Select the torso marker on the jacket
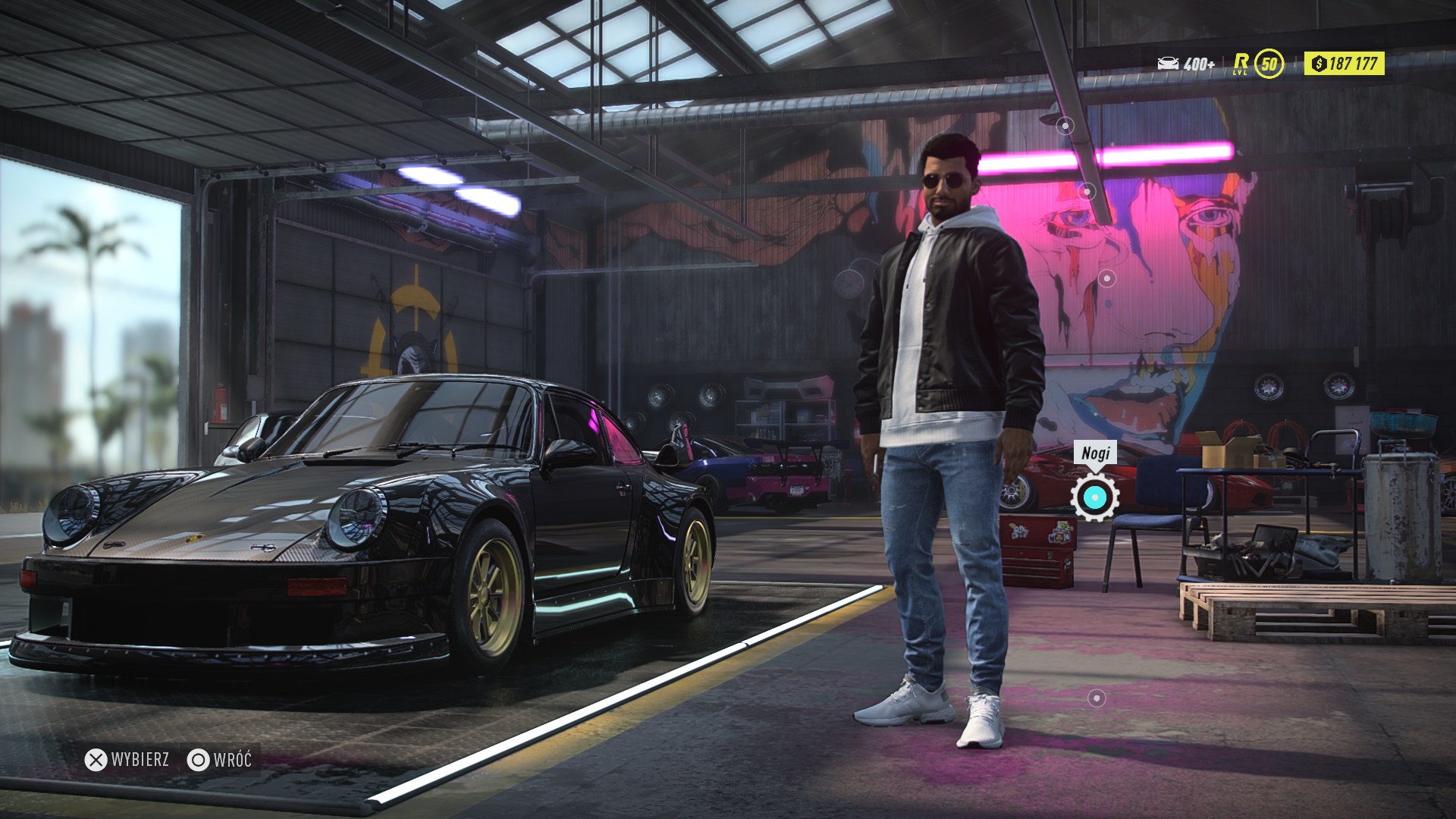Viewport: 1456px width, 819px height. tap(1107, 277)
